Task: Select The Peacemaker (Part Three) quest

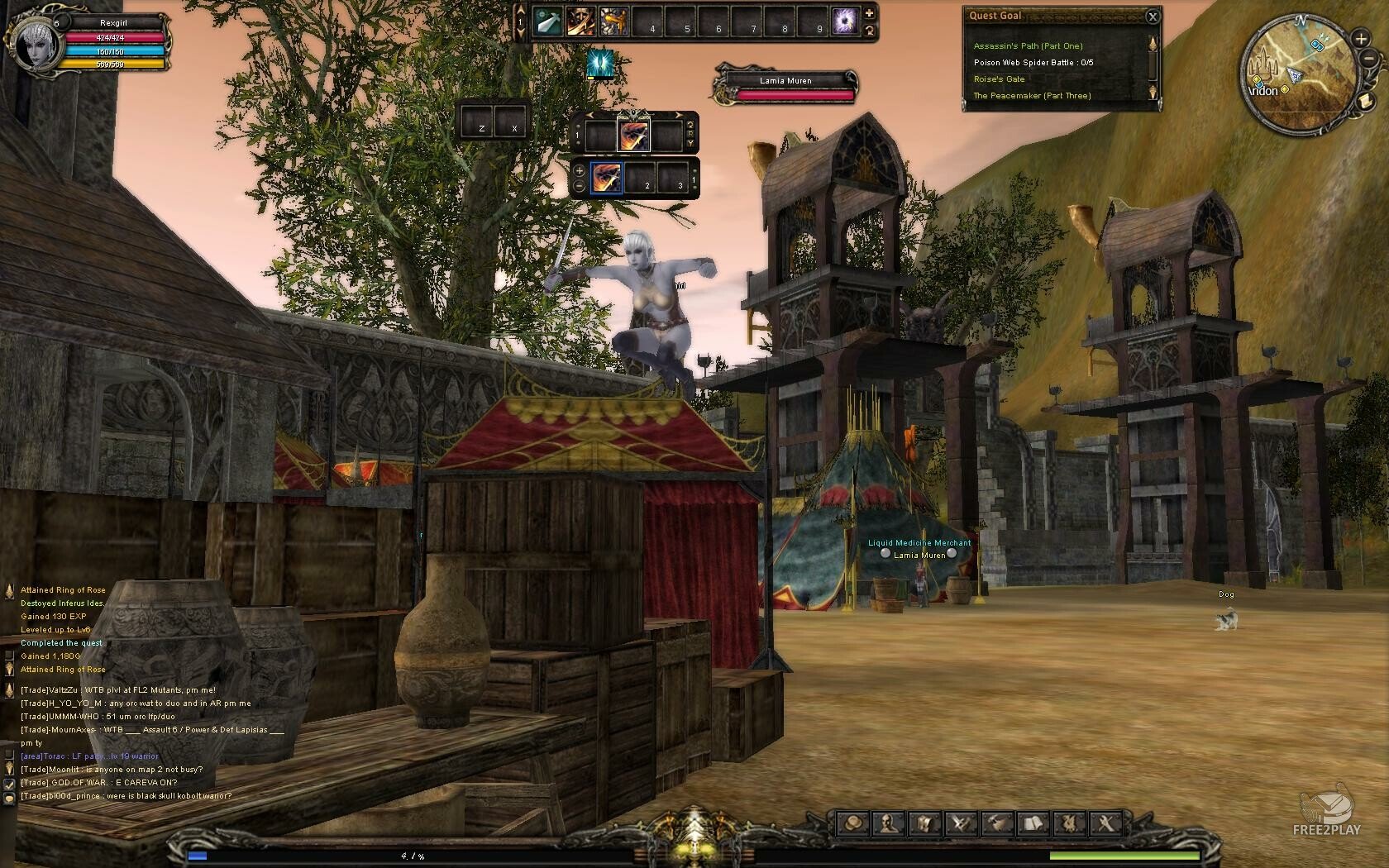Action: click(x=1032, y=96)
